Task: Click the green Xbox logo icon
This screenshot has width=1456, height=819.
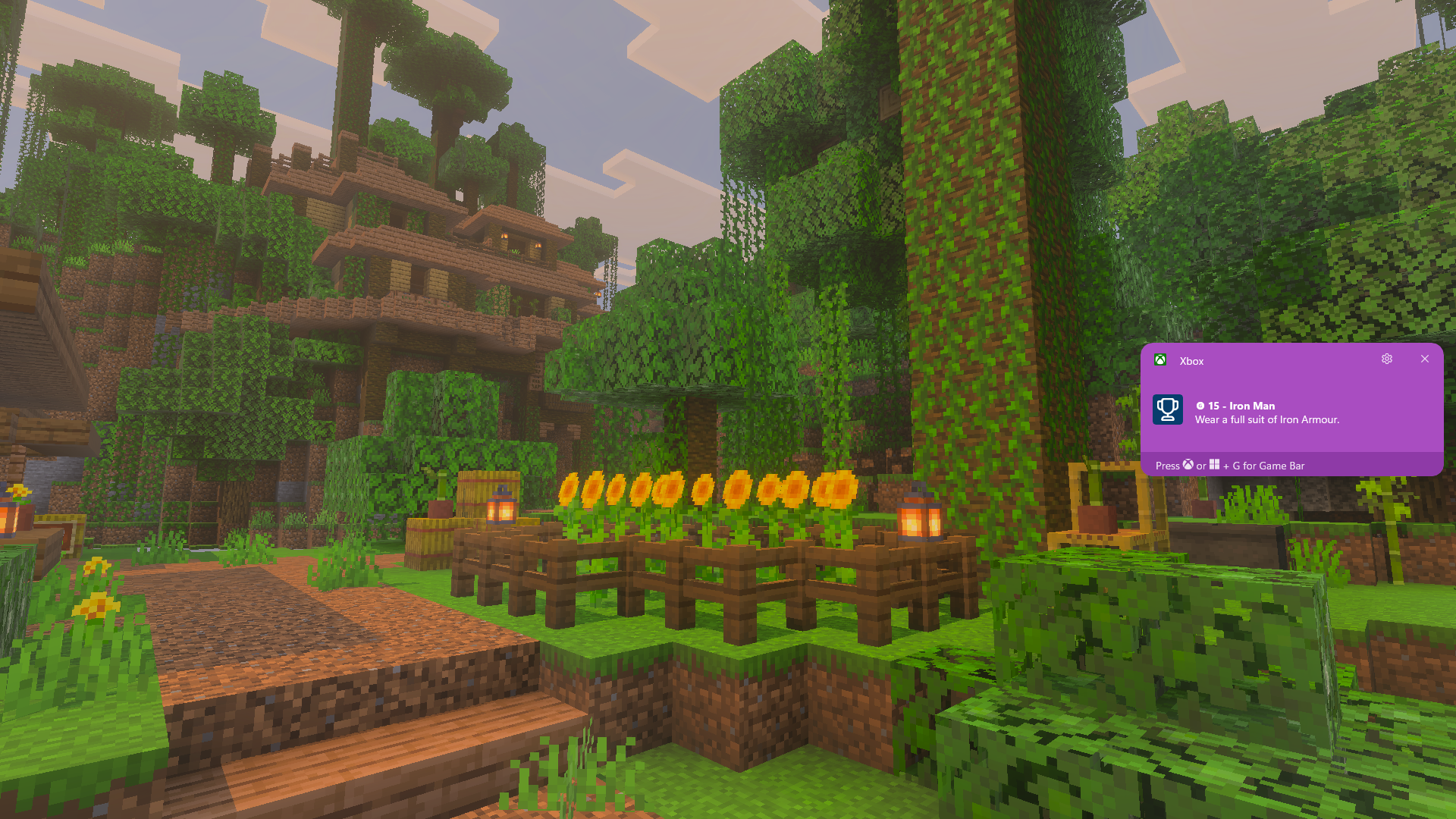Action: coord(1160,359)
